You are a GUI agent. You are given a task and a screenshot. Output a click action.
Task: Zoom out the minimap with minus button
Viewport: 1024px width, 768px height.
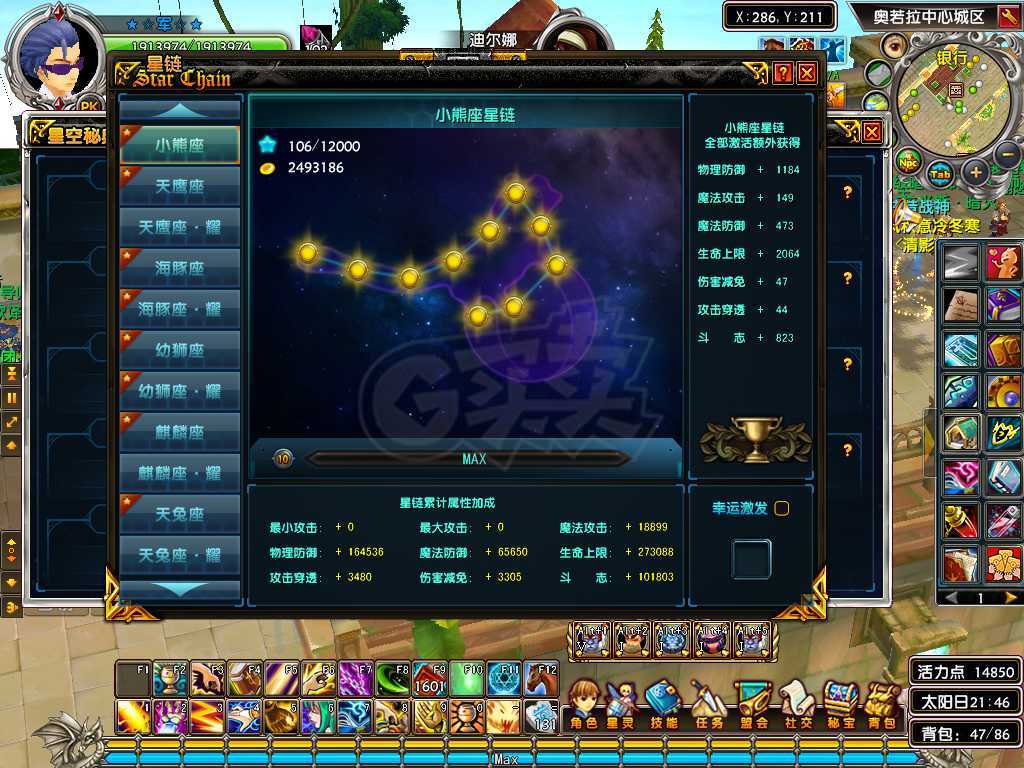pos(1007,155)
